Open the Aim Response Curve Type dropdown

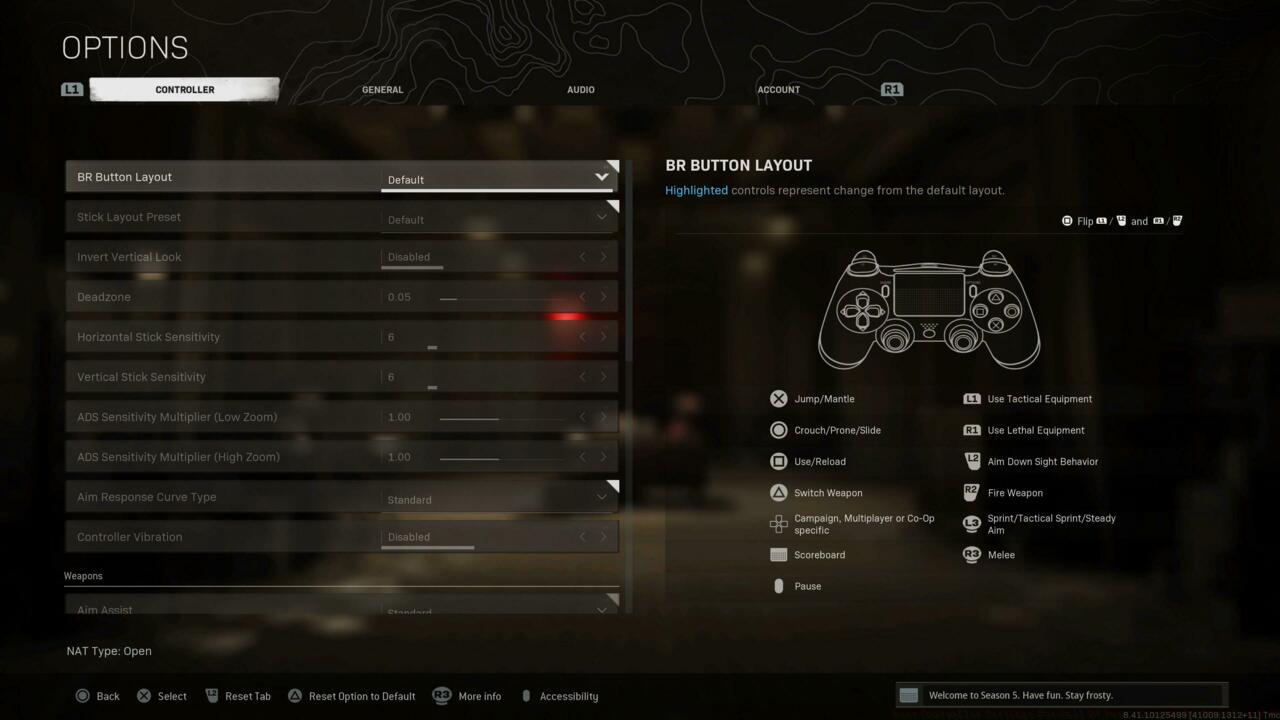(x=499, y=498)
